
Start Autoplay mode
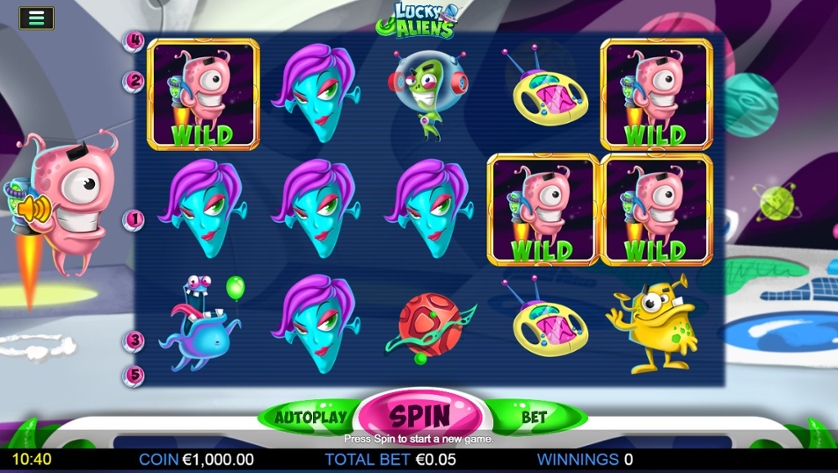point(311,416)
